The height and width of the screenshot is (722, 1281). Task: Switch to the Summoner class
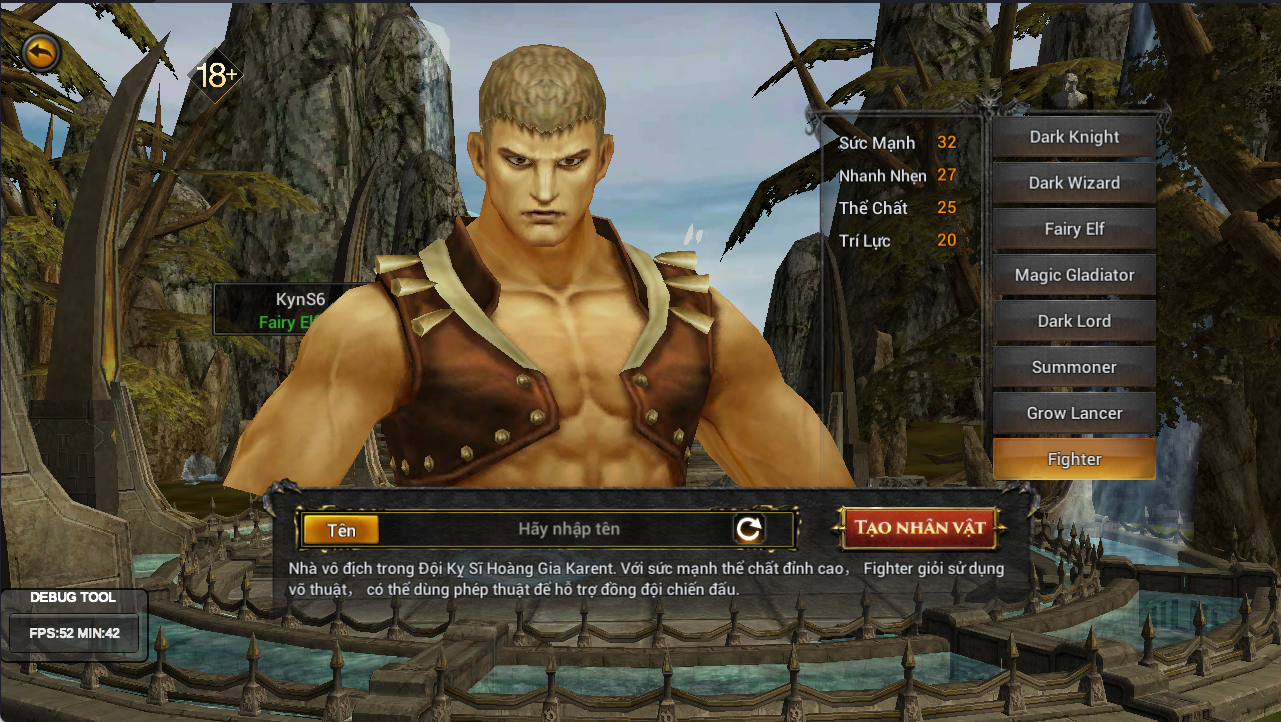(1074, 367)
